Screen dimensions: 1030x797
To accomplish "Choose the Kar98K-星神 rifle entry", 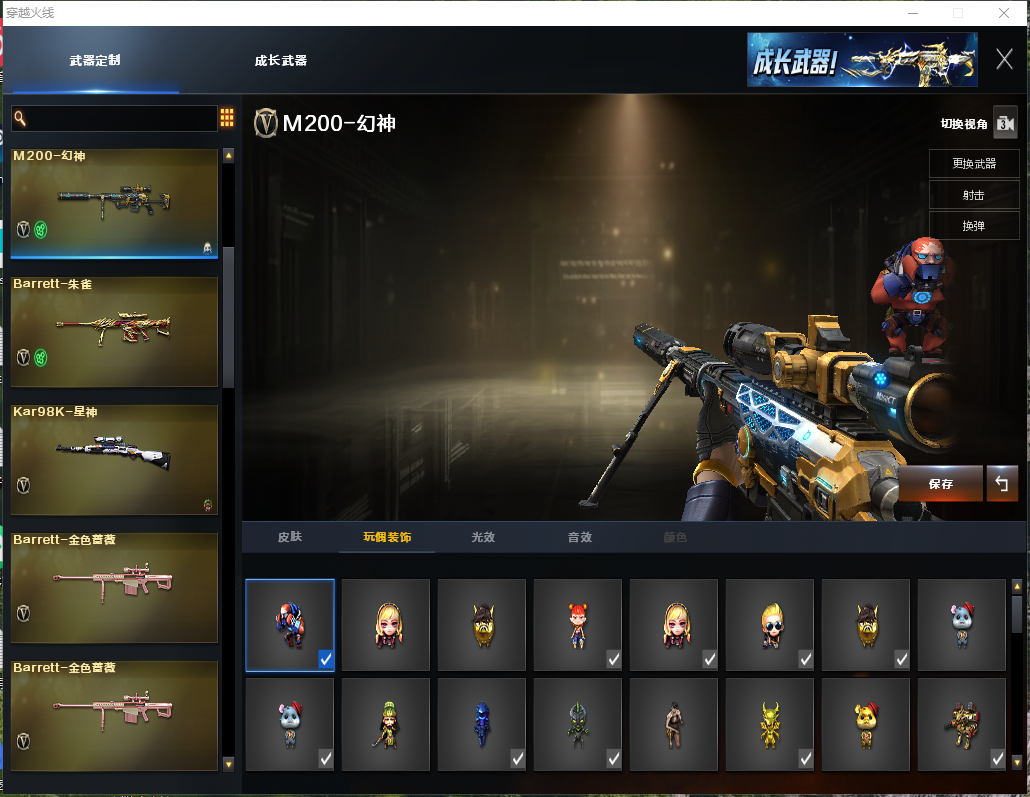I will tap(114, 459).
